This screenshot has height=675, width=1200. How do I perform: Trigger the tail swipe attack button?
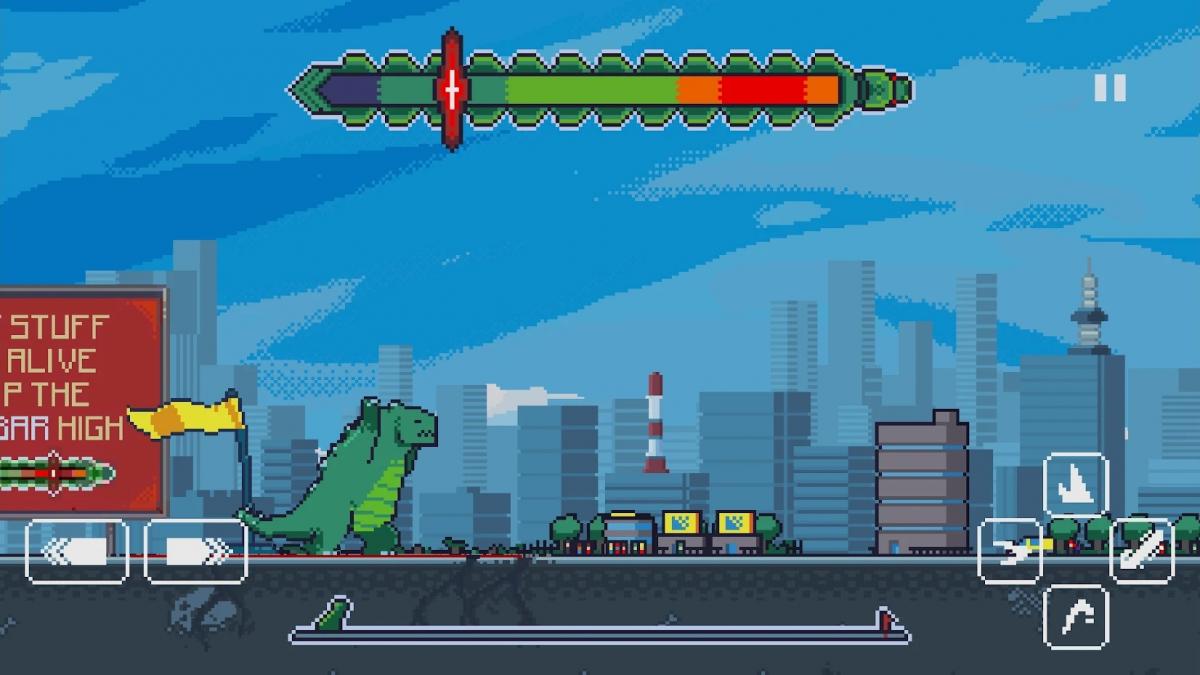(x=1142, y=551)
